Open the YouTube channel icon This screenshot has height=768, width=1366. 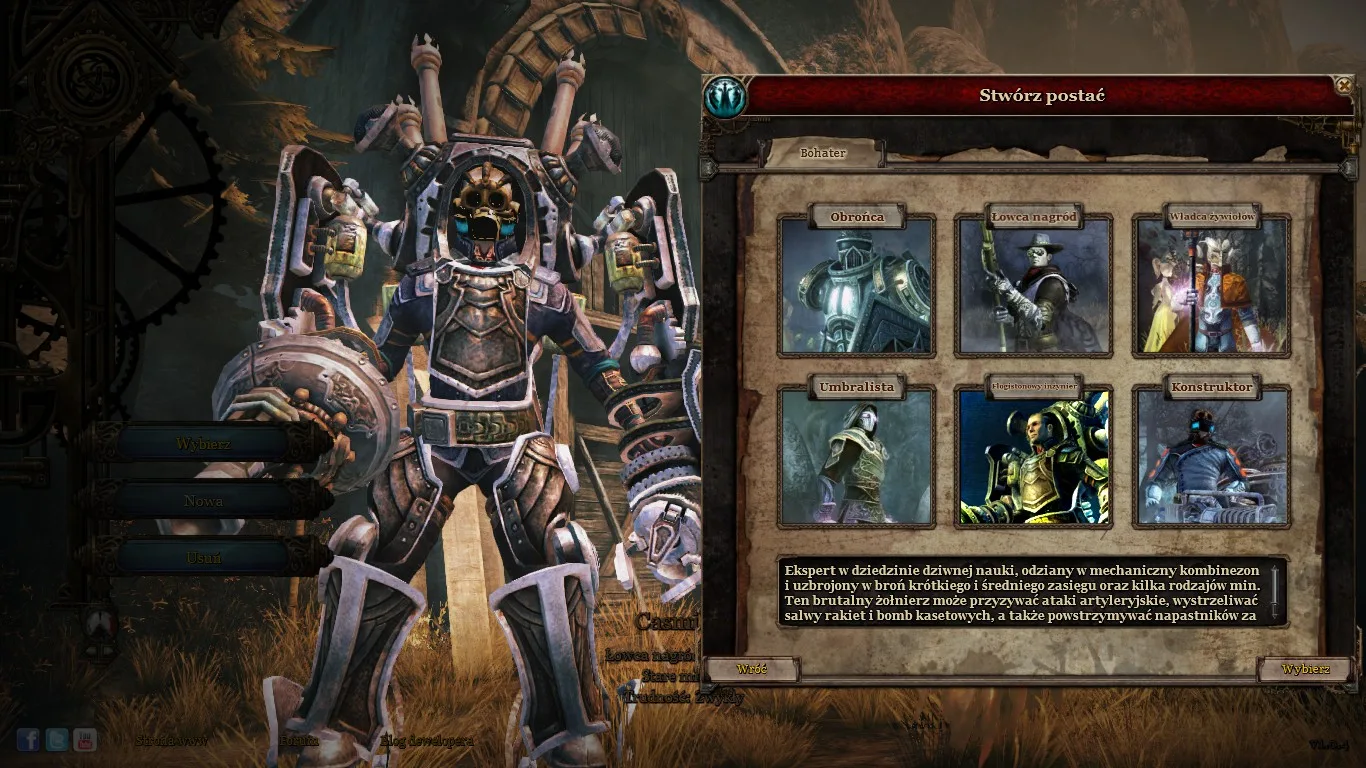tap(85, 739)
